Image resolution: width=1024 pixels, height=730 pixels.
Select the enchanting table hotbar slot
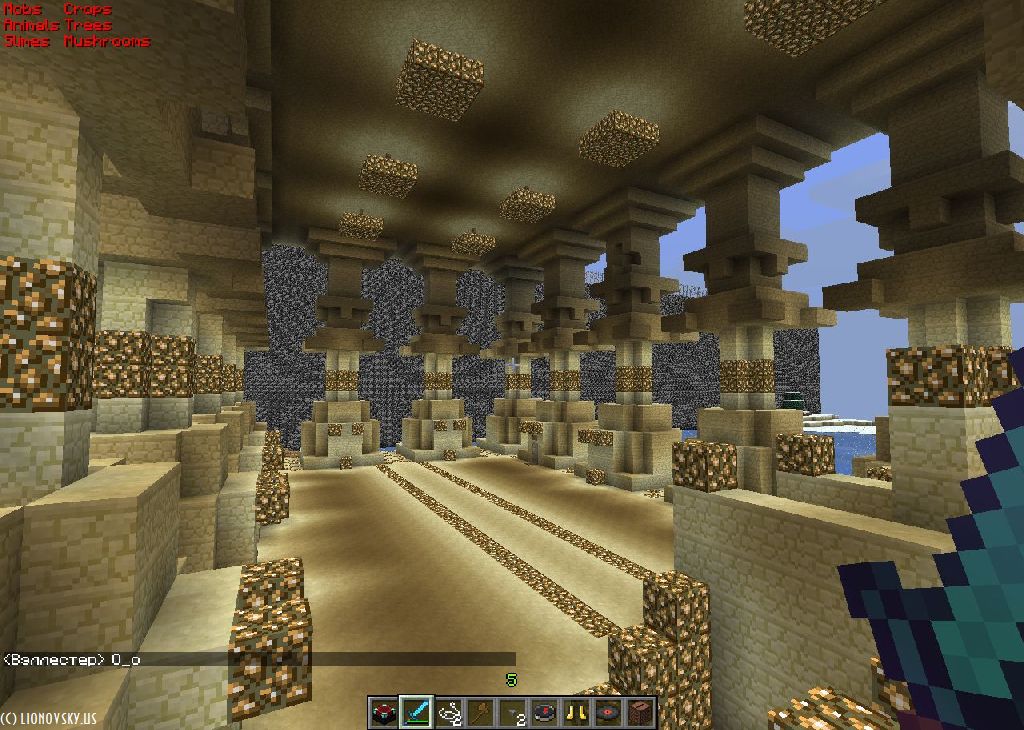tap(383, 713)
